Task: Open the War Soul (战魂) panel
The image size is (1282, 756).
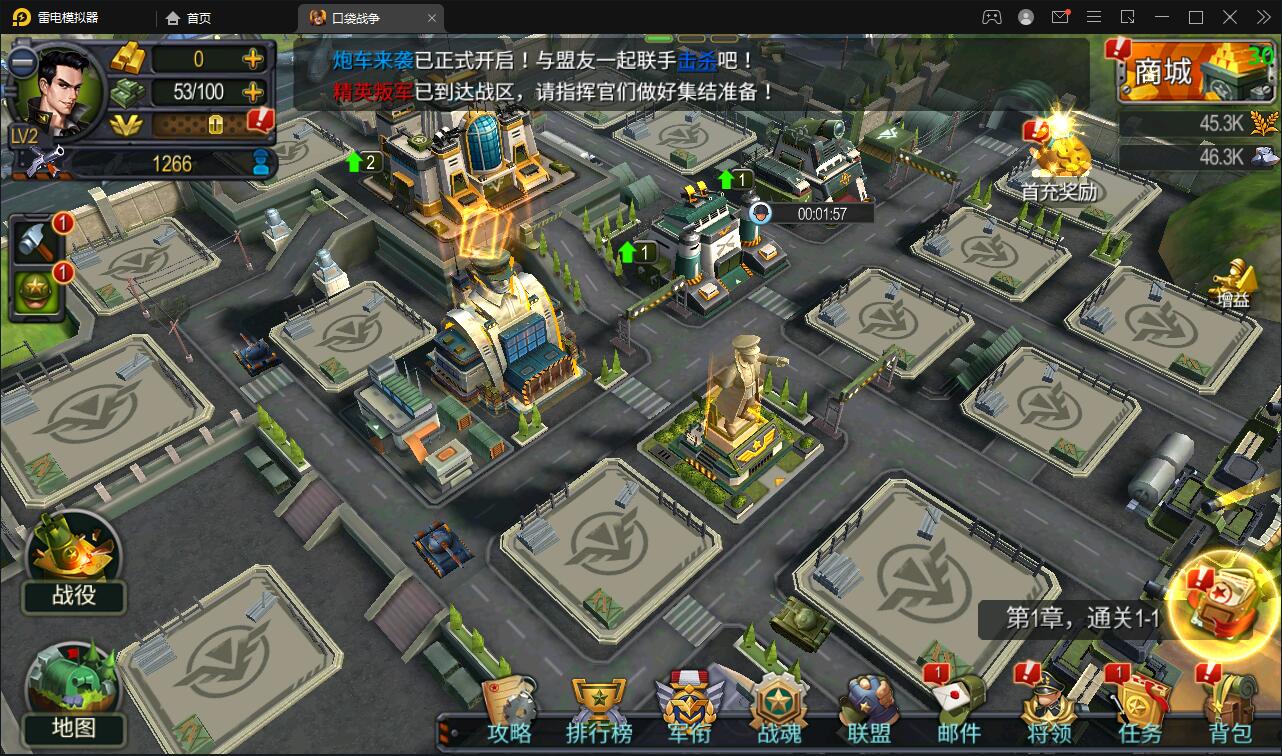Action: (x=778, y=703)
